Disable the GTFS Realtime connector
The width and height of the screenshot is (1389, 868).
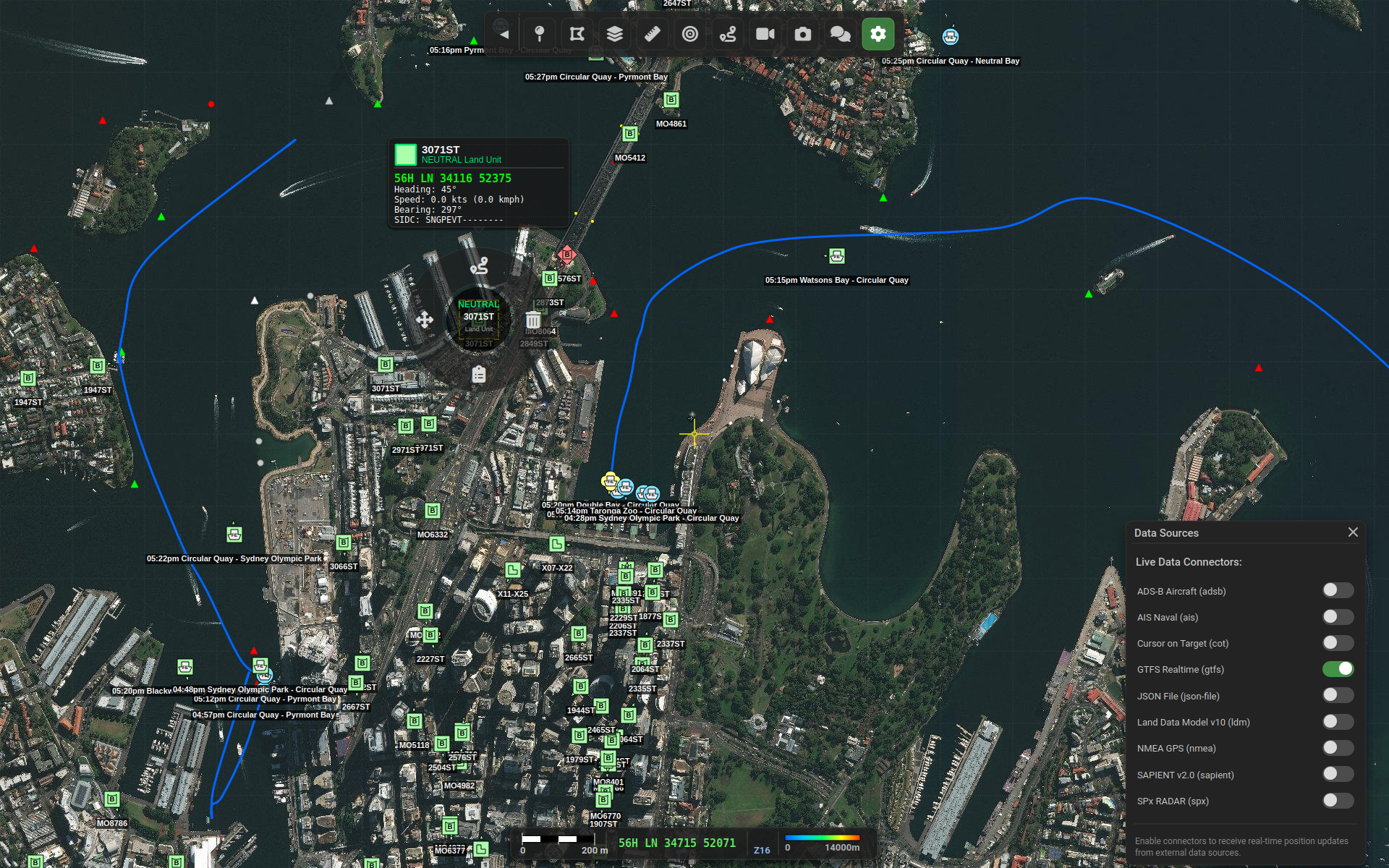click(x=1338, y=669)
